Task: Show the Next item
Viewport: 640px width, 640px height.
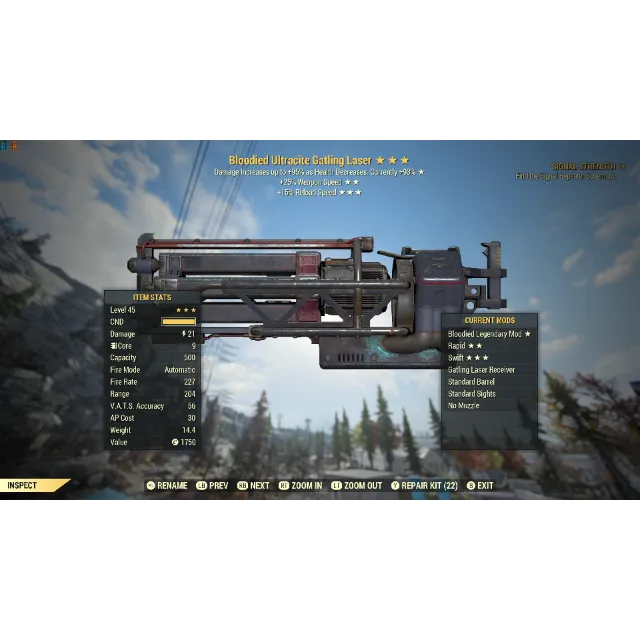Action: point(253,486)
